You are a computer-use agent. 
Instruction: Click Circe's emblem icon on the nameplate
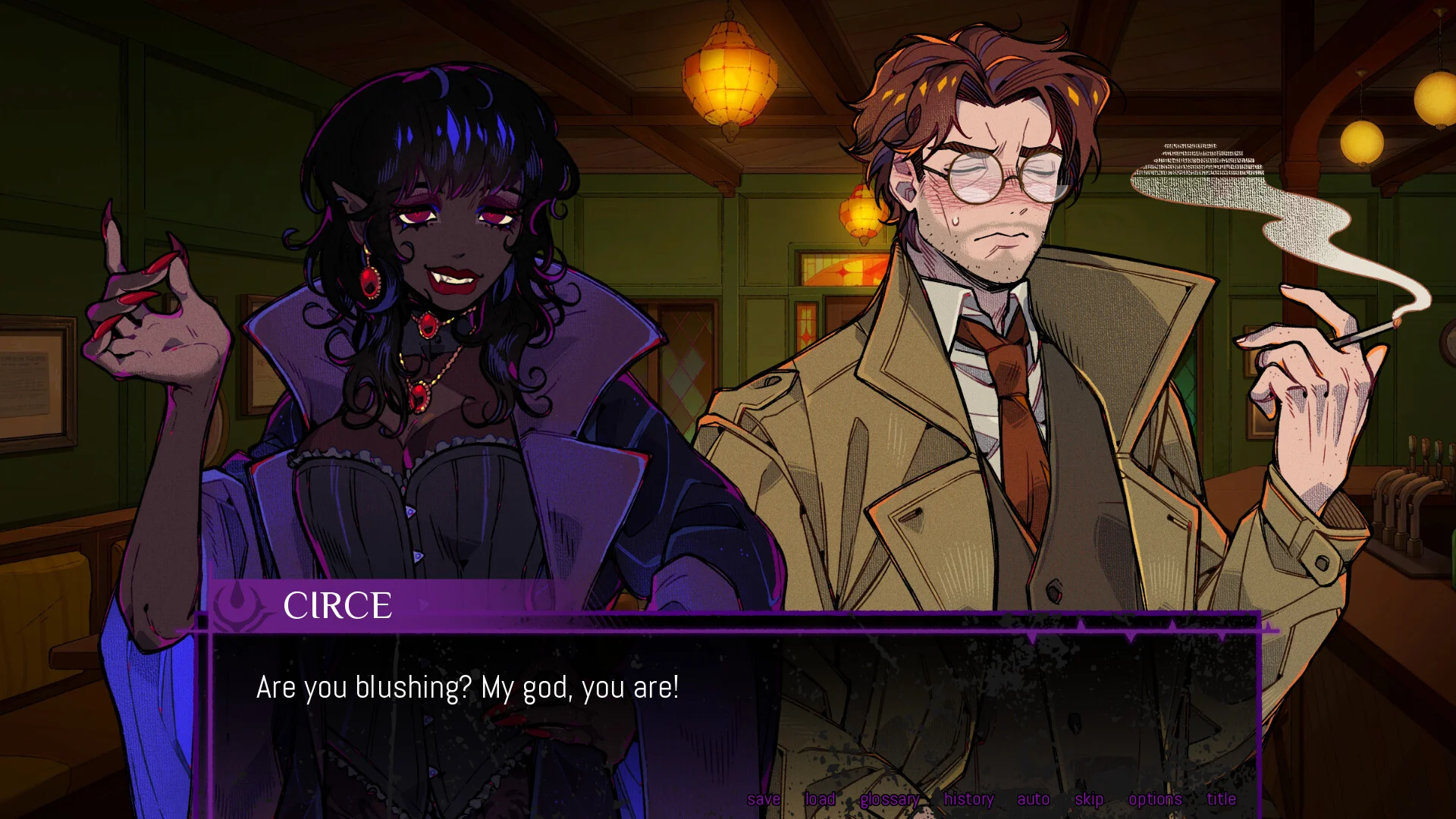[240, 604]
